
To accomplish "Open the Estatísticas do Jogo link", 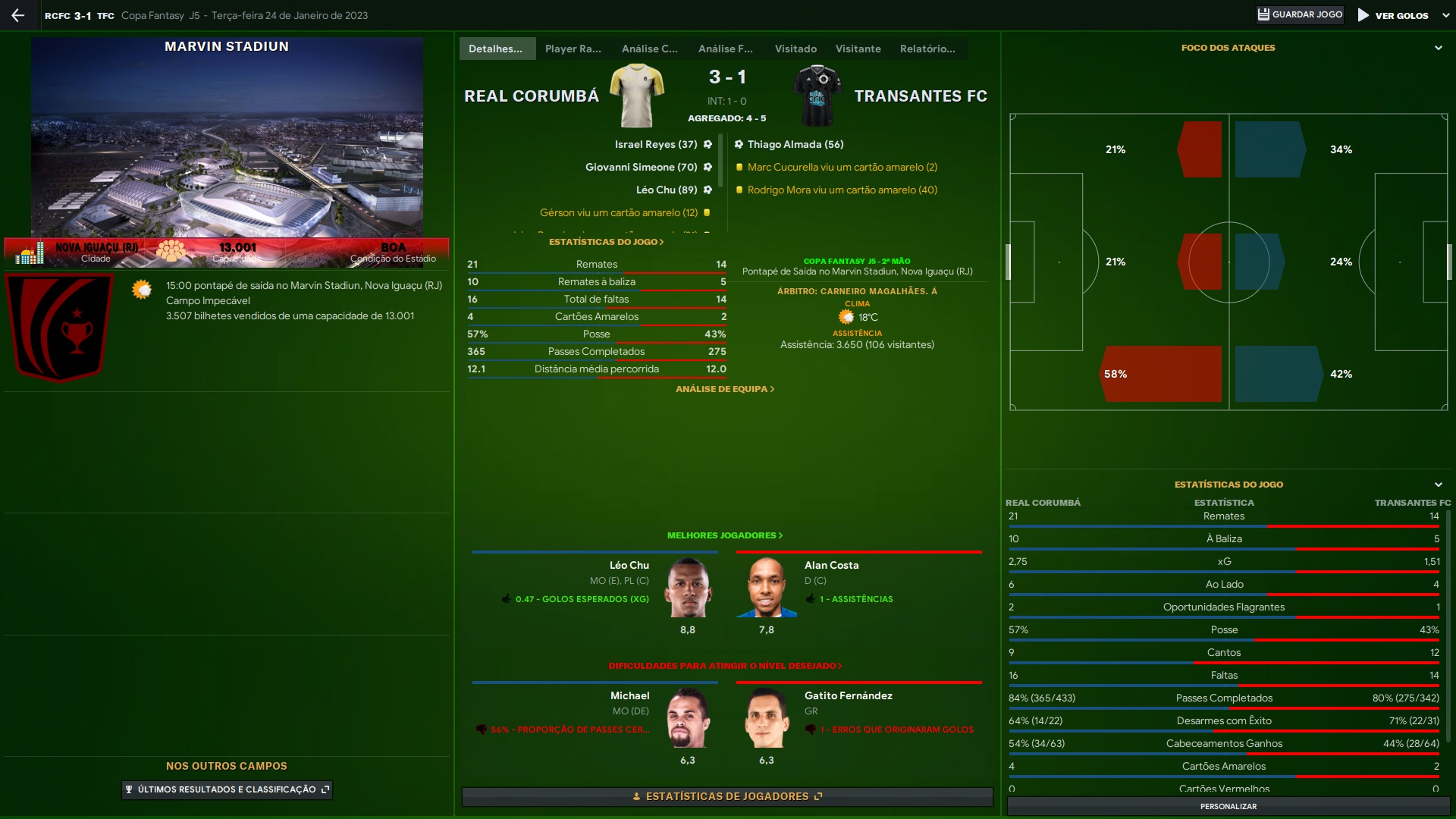I will [x=606, y=242].
